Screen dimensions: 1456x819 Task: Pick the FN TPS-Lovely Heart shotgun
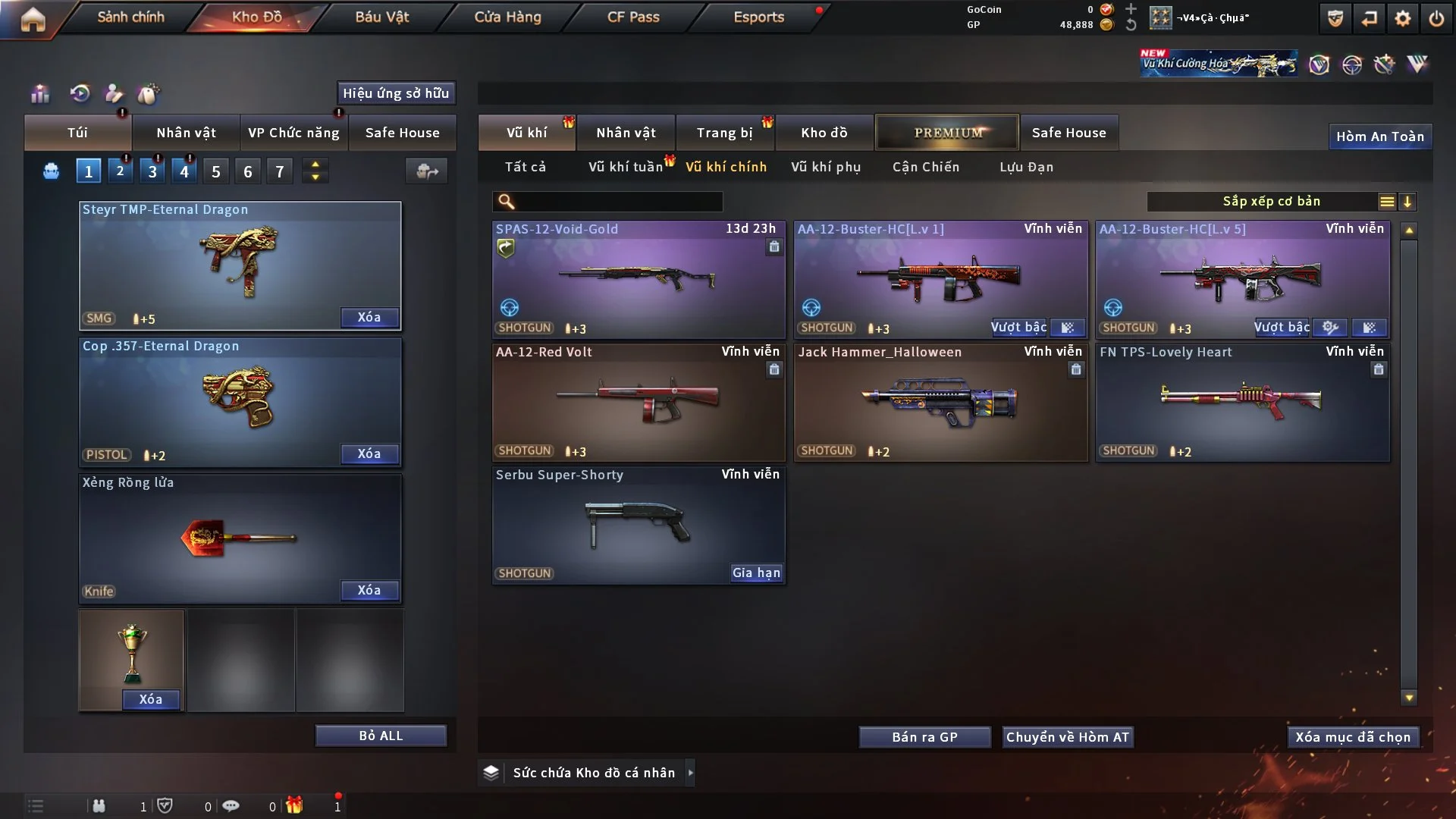(1242, 402)
